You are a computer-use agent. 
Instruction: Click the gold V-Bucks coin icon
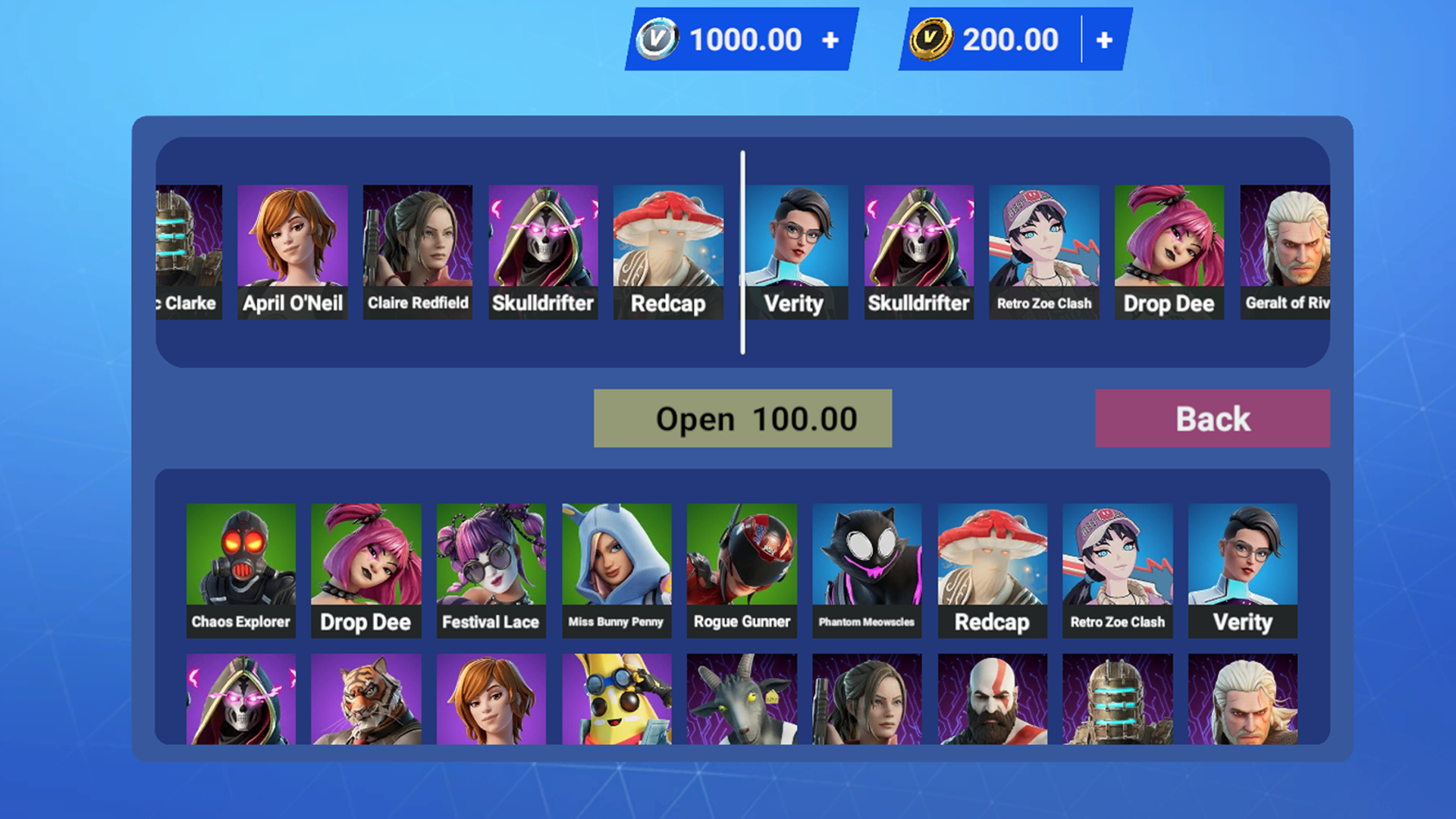[x=934, y=39]
